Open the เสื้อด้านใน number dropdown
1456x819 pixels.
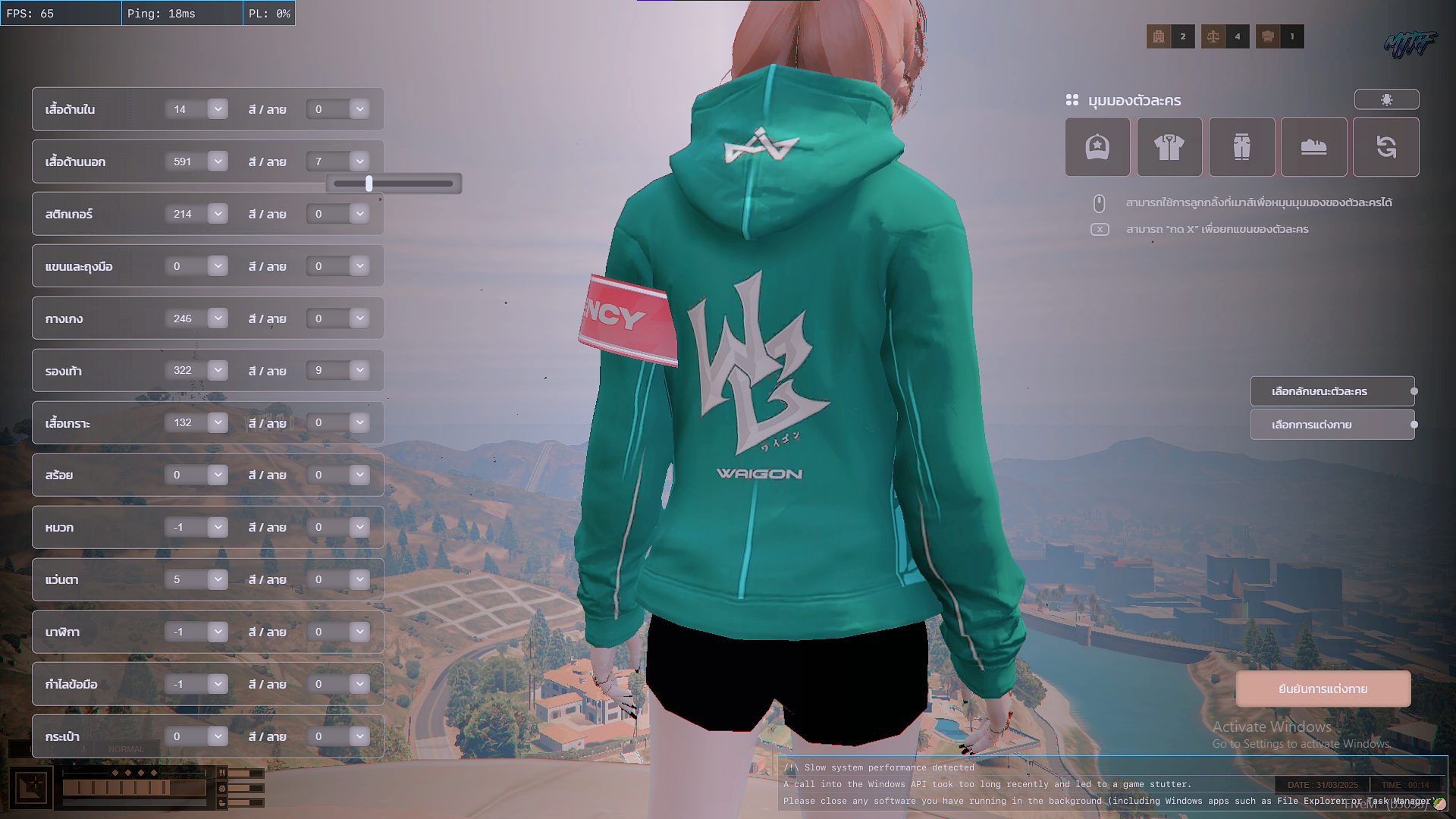pyautogui.click(x=218, y=109)
